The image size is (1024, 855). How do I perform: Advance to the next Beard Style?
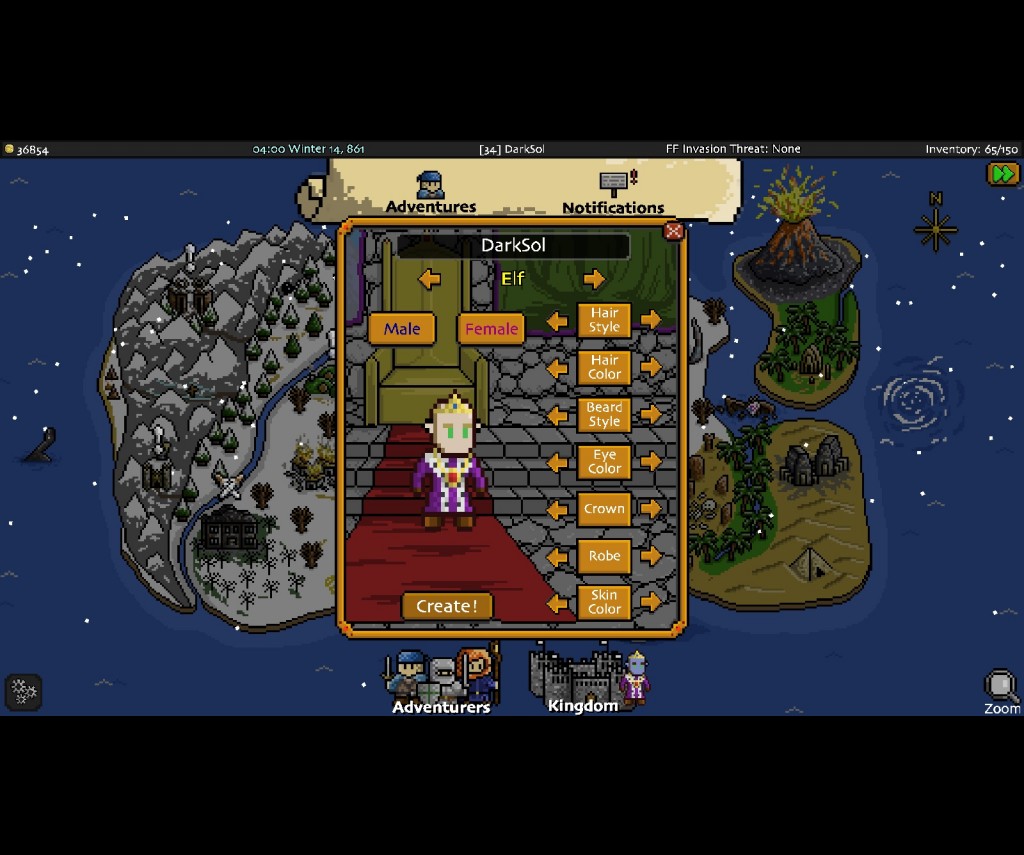click(x=651, y=414)
